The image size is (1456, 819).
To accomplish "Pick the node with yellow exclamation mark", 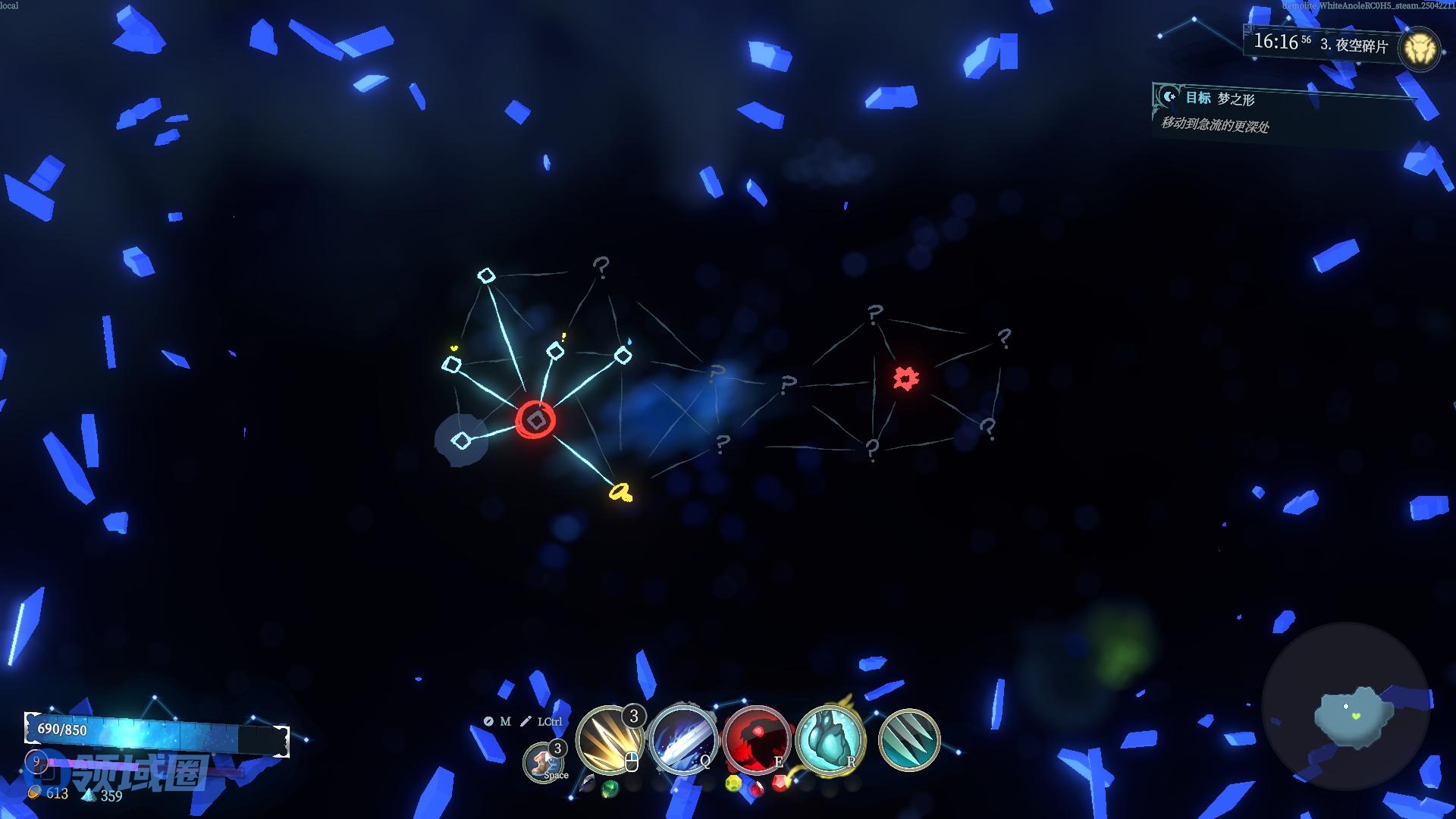I will [x=555, y=351].
